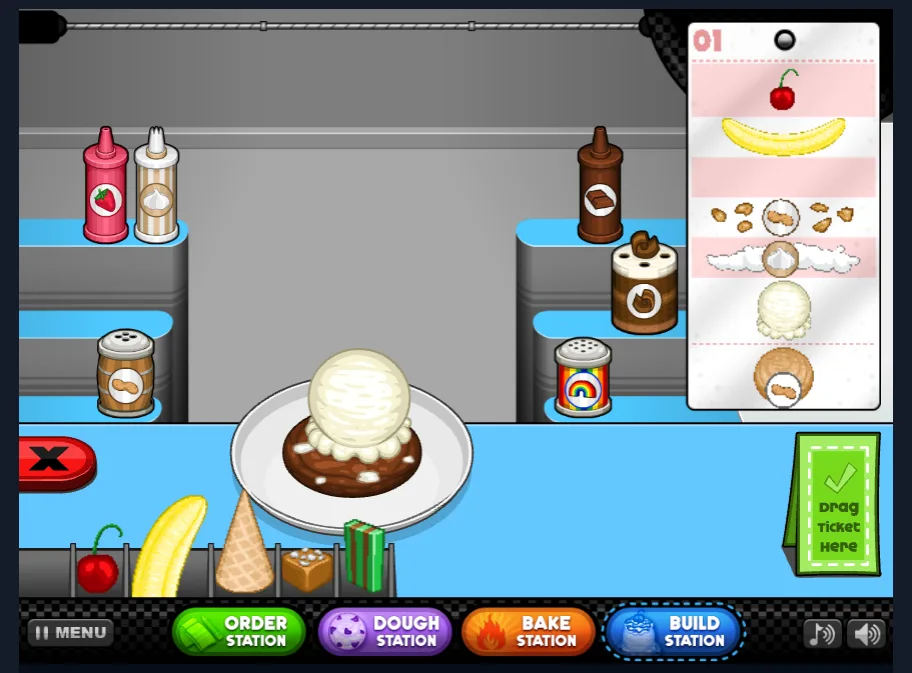Choose the chocolate syrup bottle
Screen dimensions: 912x673
(x=600, y=187)
